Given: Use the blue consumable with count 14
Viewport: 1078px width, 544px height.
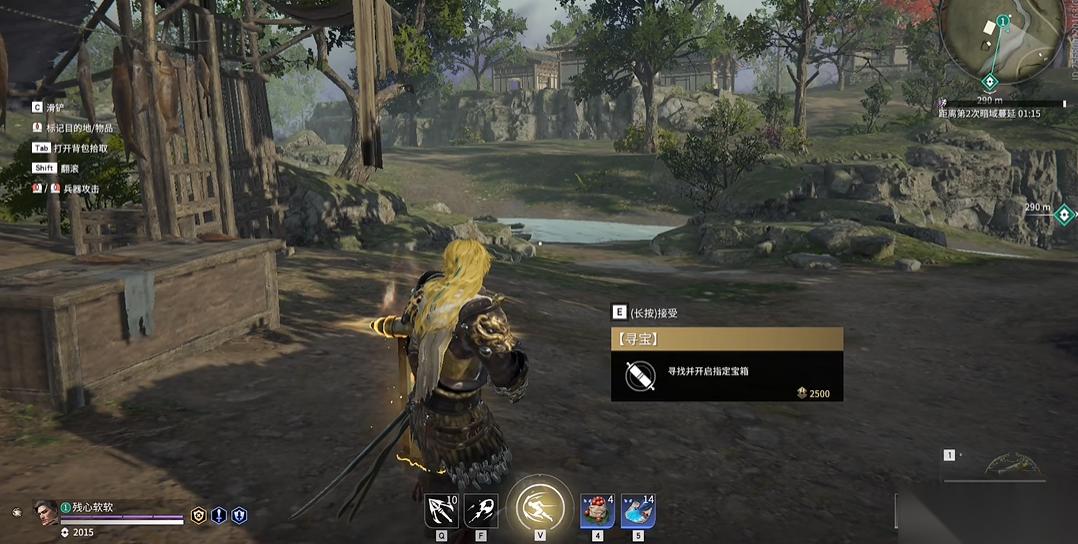Looking at the screenshot, I should pos(638,511).
